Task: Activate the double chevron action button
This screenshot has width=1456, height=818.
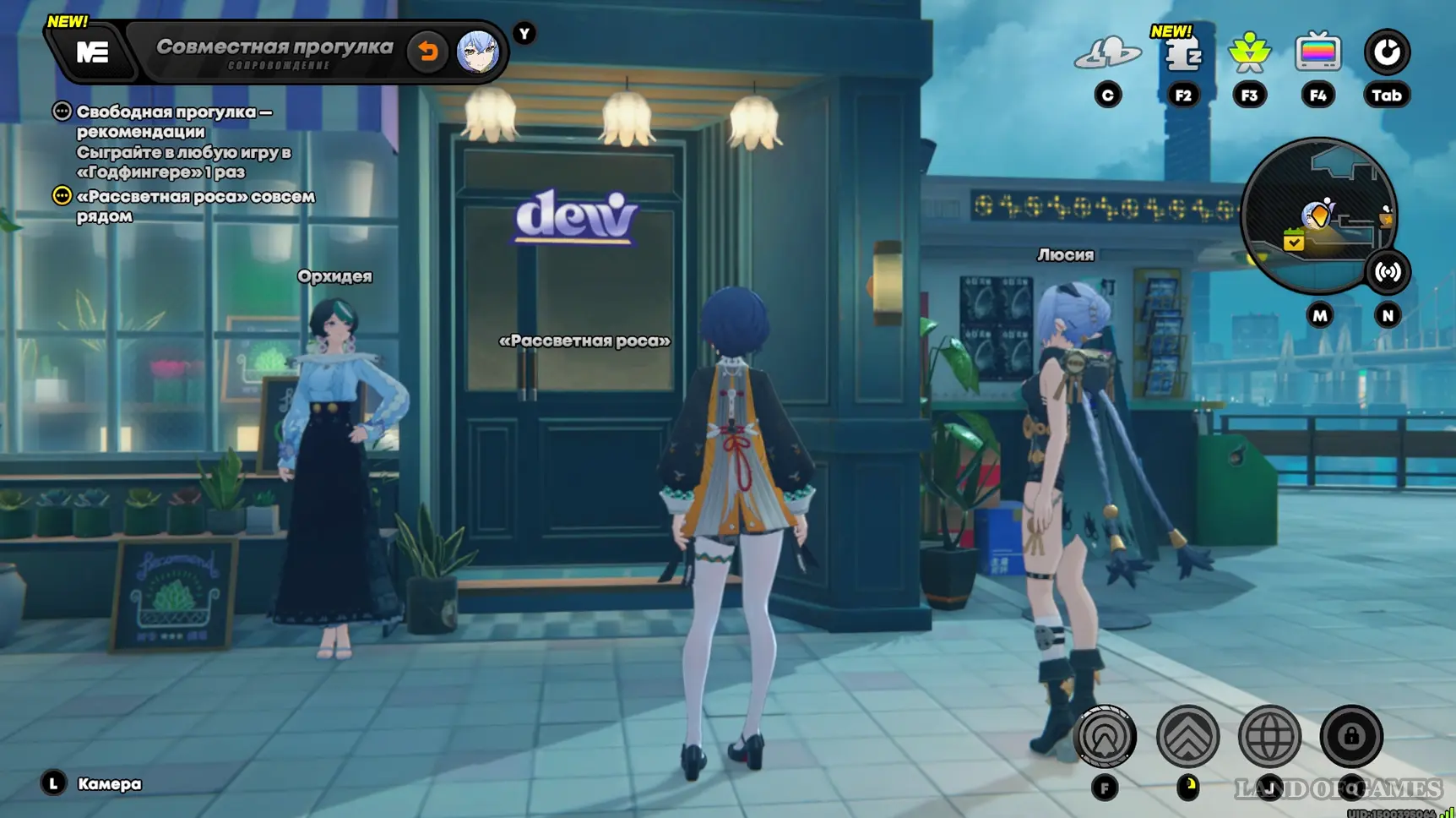Action: tap(1187, 737)
